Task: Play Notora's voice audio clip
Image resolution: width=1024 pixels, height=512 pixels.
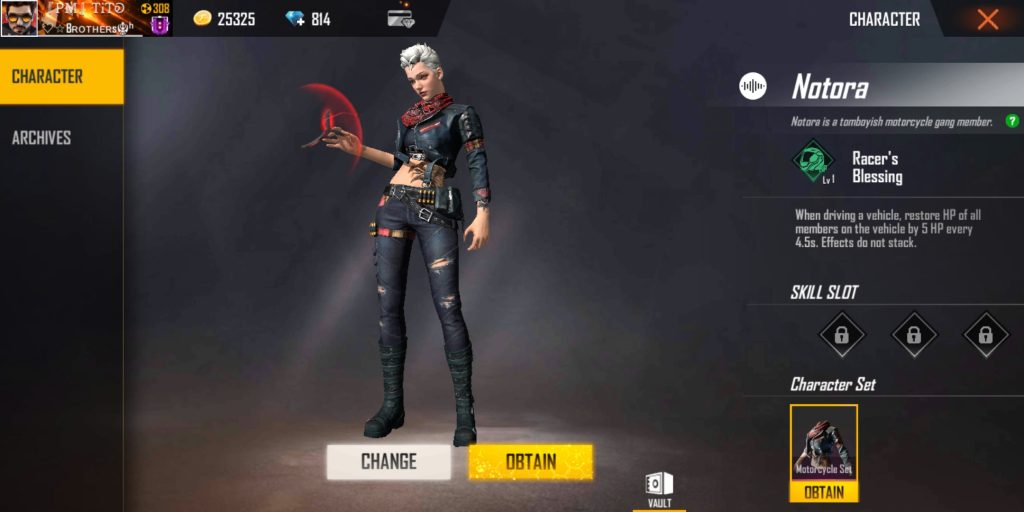Action: click(x=753, y=87)
